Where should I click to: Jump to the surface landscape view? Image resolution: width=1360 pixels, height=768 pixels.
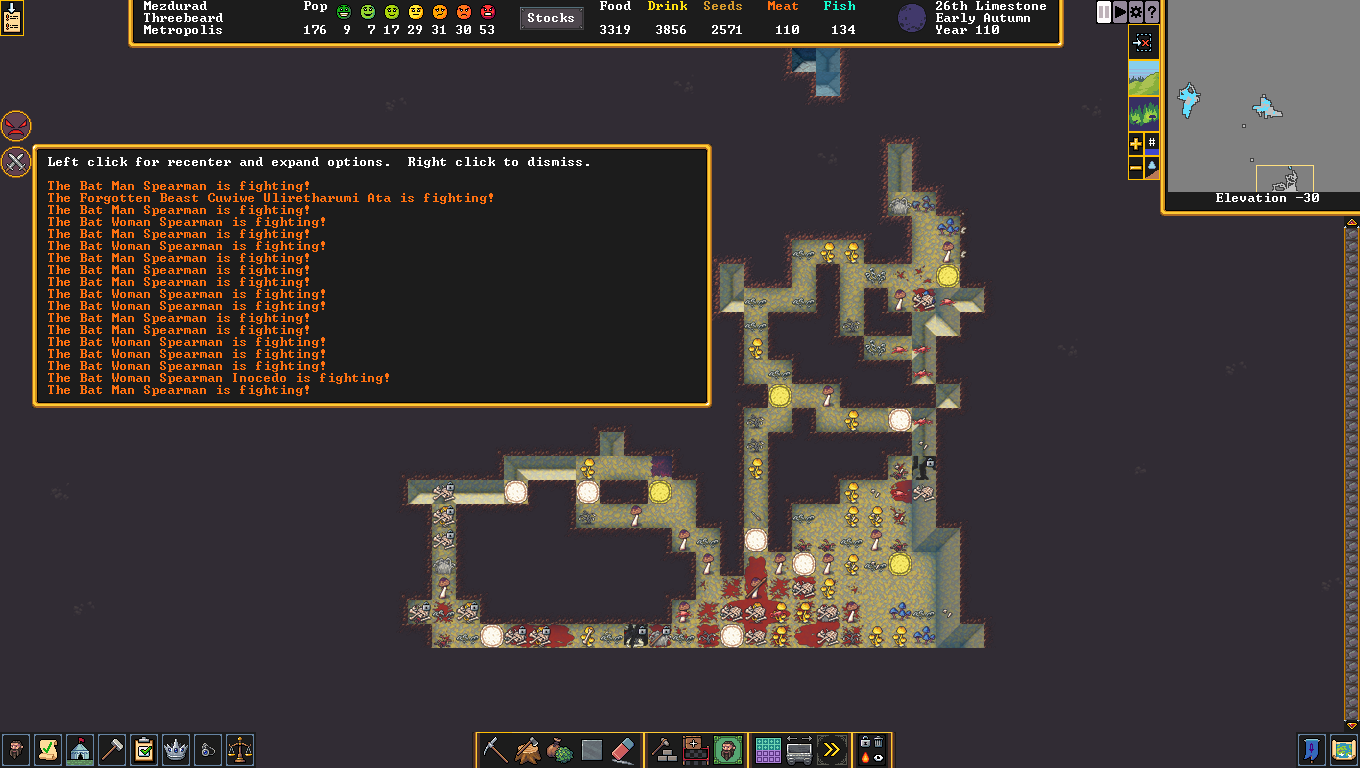click(x=1144, y=77)
